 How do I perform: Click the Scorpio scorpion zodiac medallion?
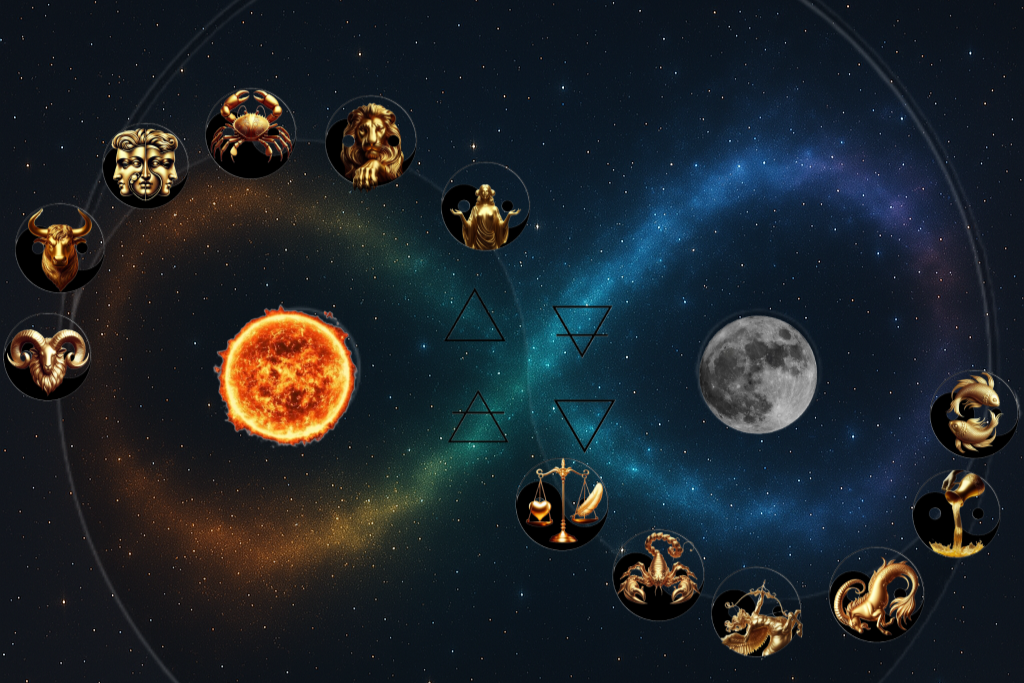click(658, 575)
